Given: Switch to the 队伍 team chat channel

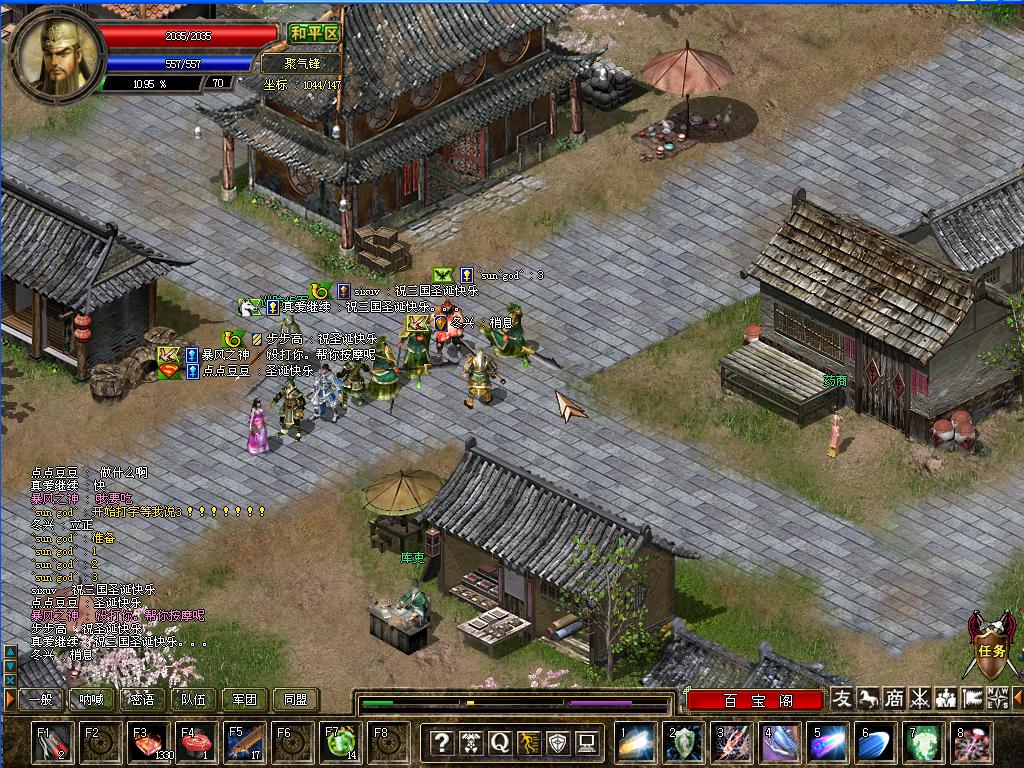Looking at the screenshot, I should tap(194, 700).
